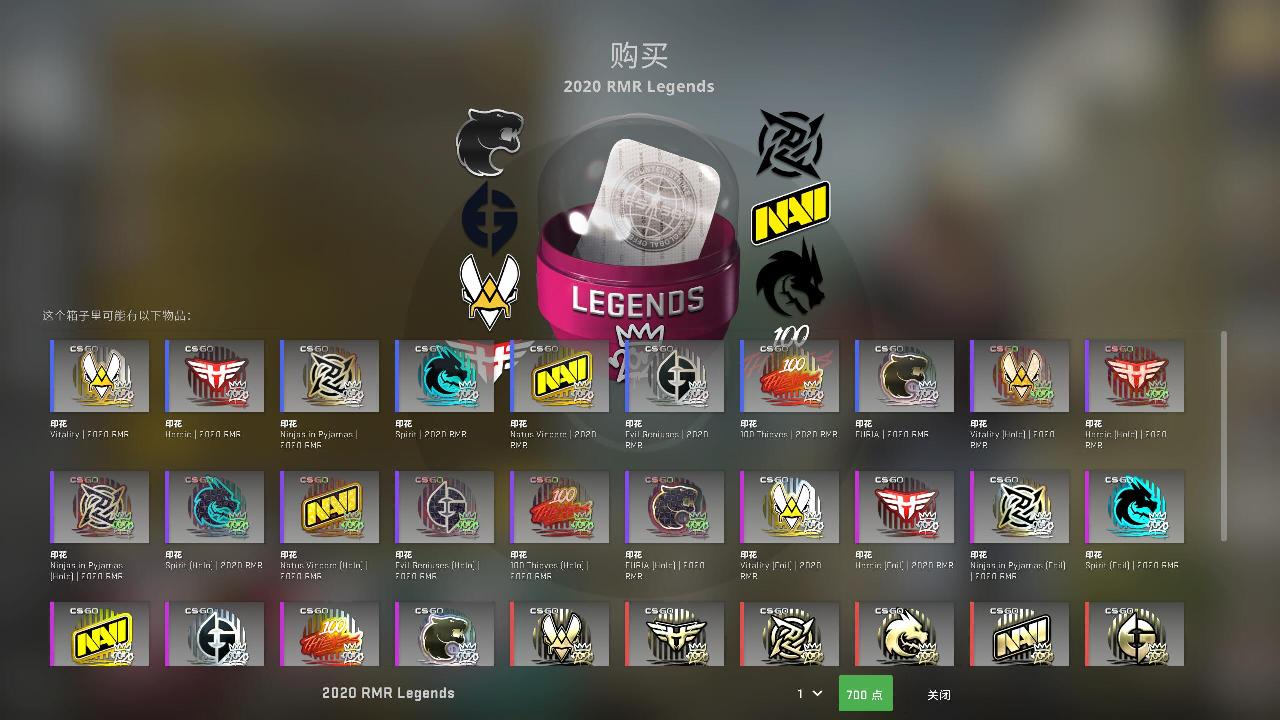1280x720 pixels.
Task: Select the Evil Geniuses (Holo) sticker
Action: 444,506
